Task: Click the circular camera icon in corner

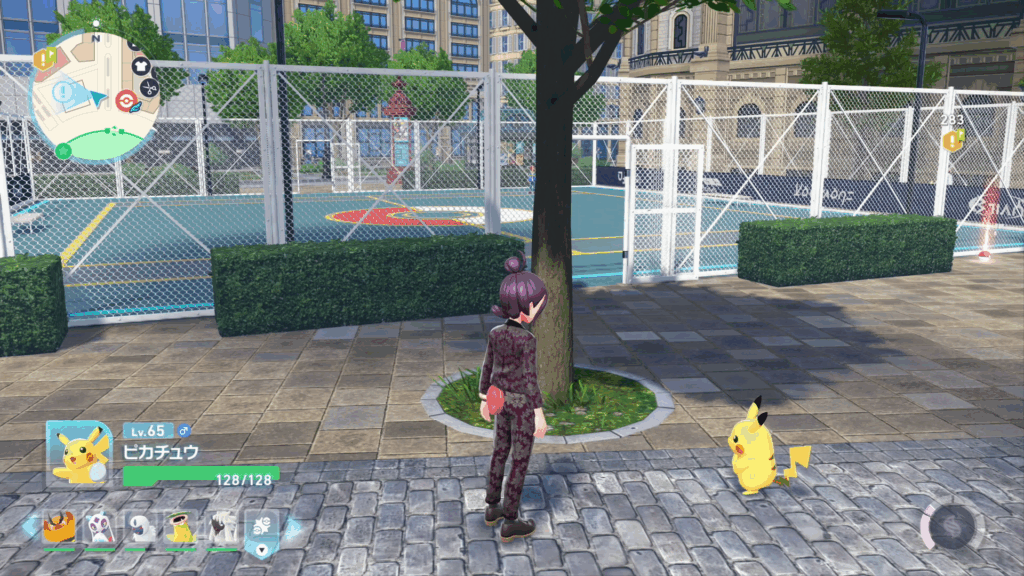Action: tap(952, 524)
